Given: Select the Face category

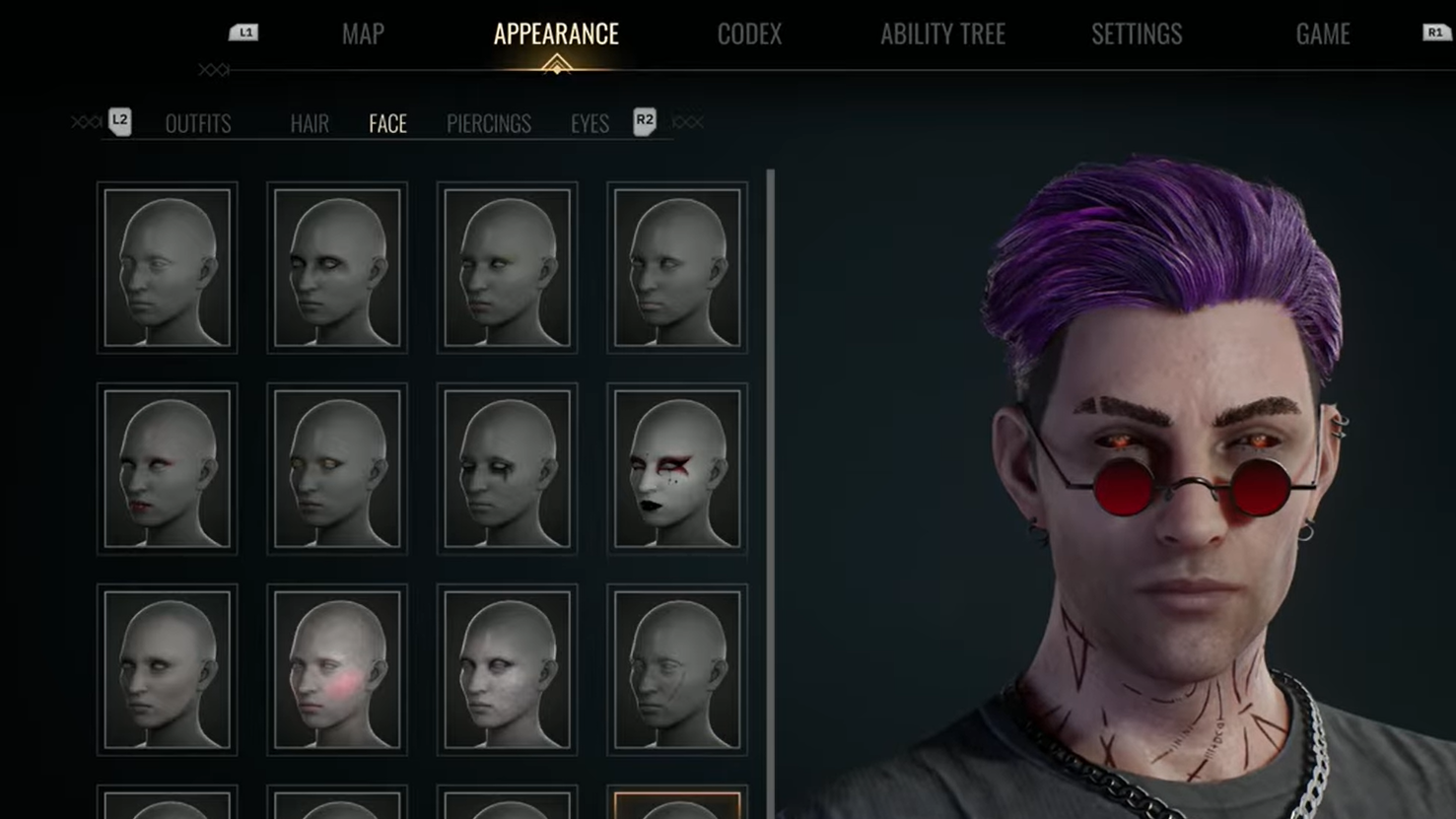Looking at the screenshot, I should 387,123.
